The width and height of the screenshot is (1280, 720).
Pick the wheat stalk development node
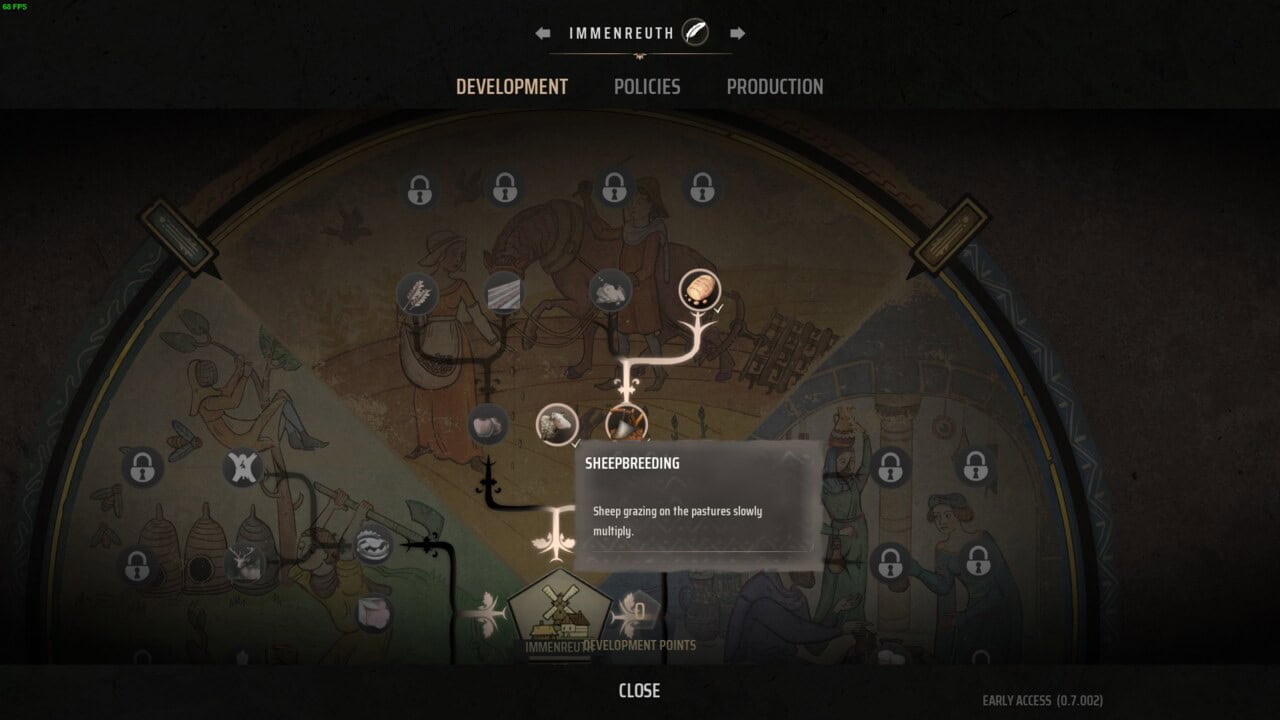[417, 293]
